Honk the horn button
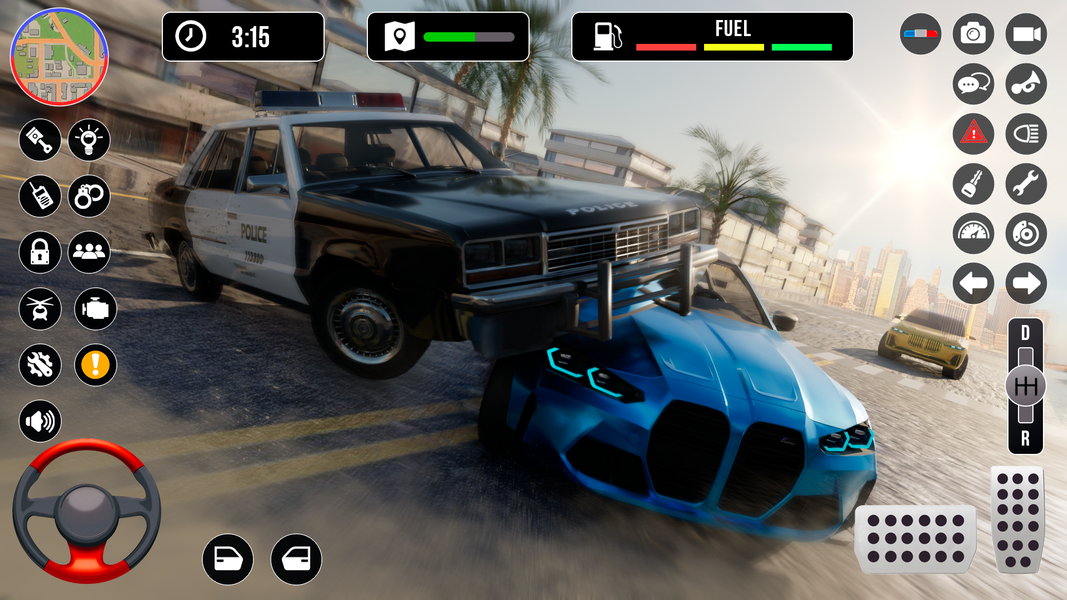This screenshot has width=1067, height=600. [x=1026, y=84]
